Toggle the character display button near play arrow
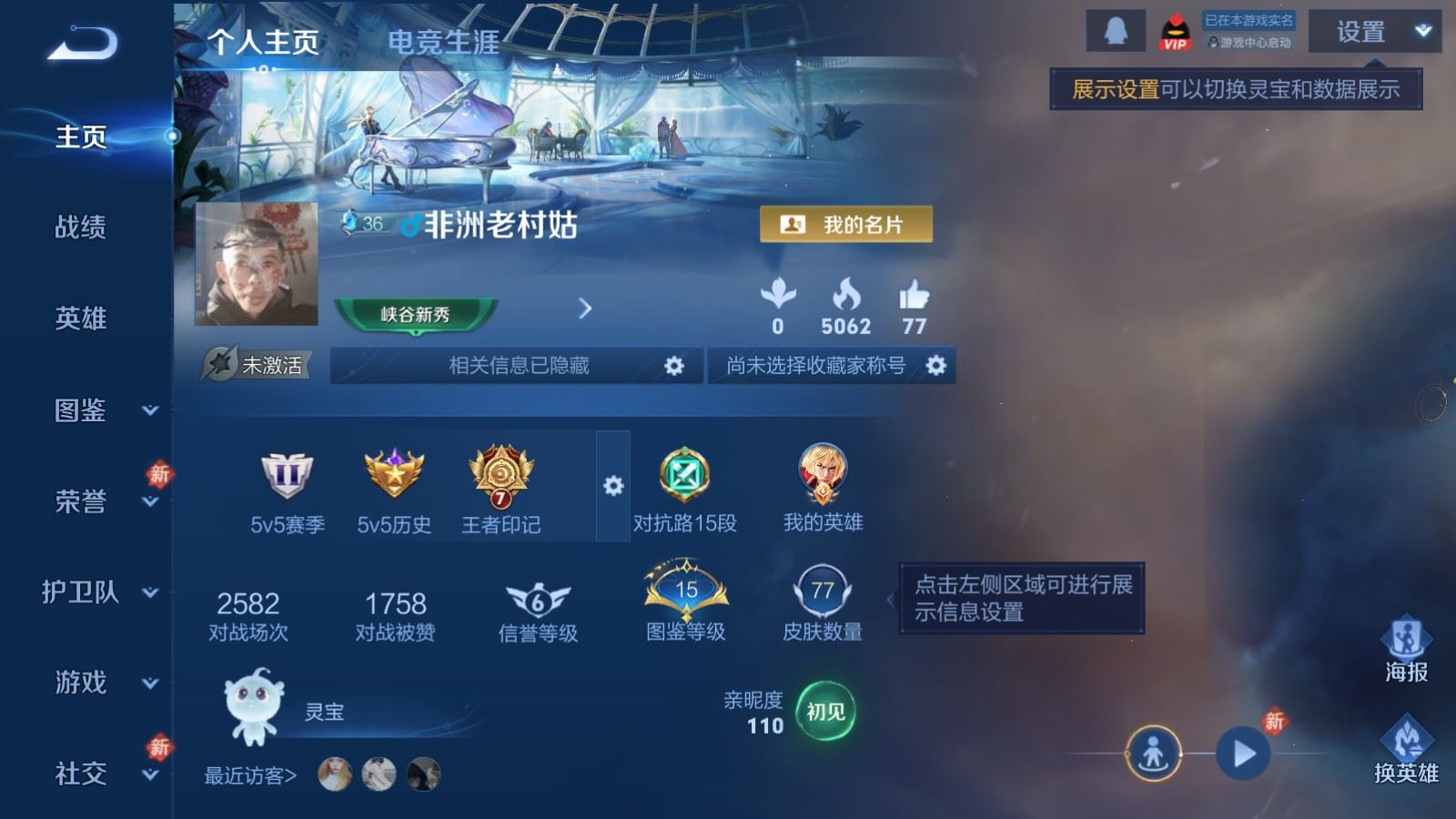 coord(1153,753)
